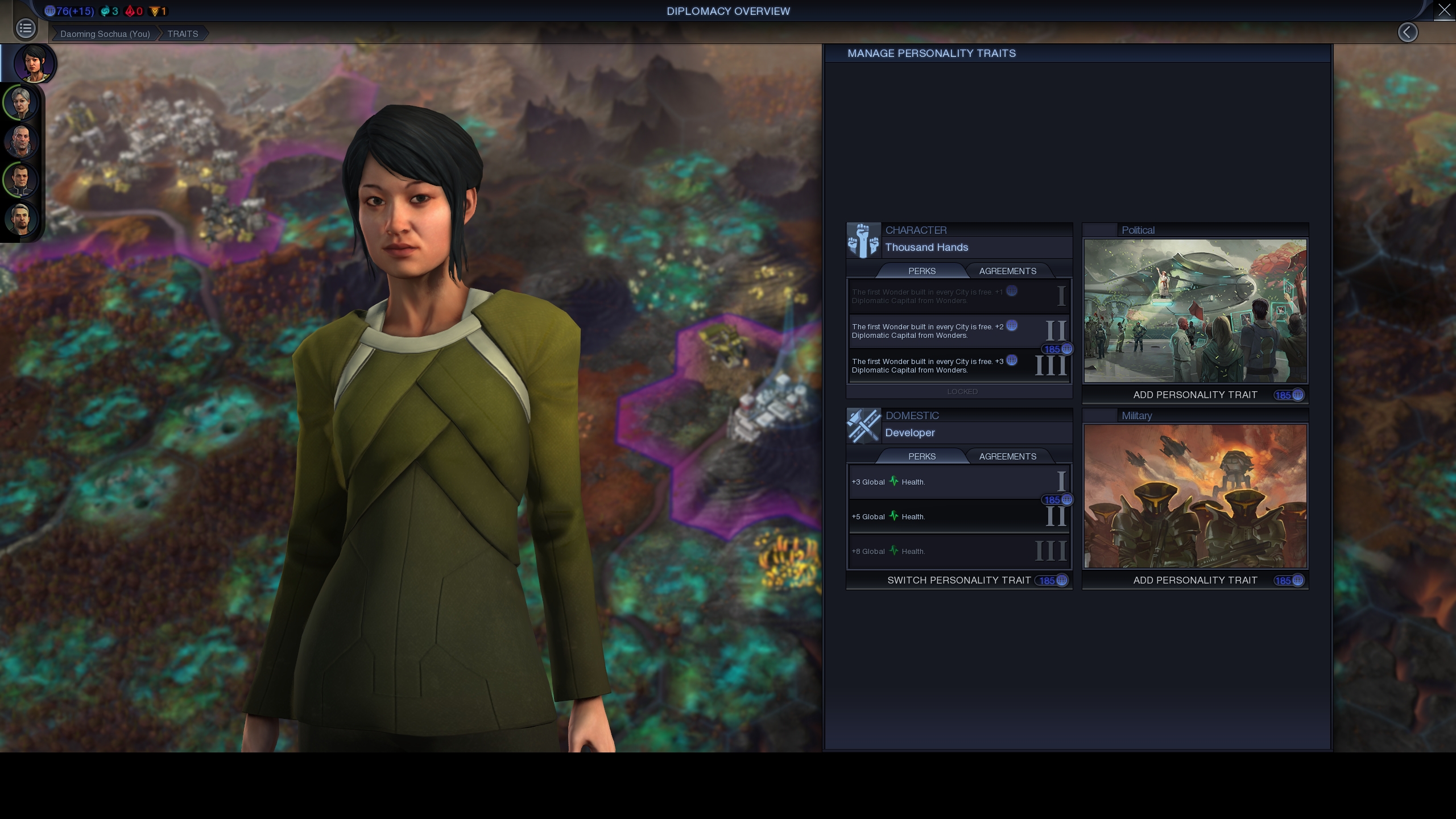Show Developer Perks tab
The height and width of the screenshot is (819, 1456).
point(921,457)
